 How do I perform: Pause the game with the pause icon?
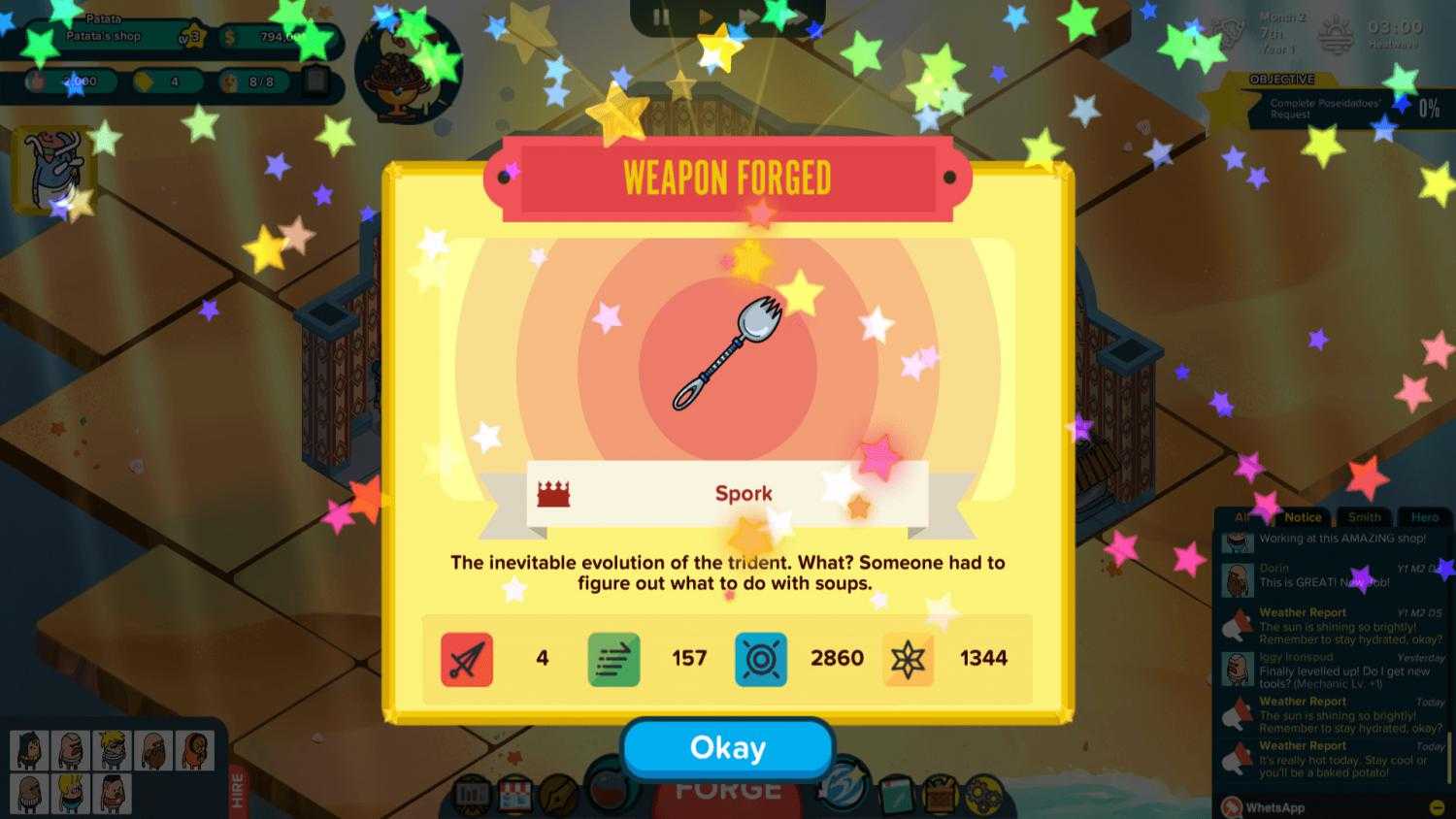[x=663, y=16]
